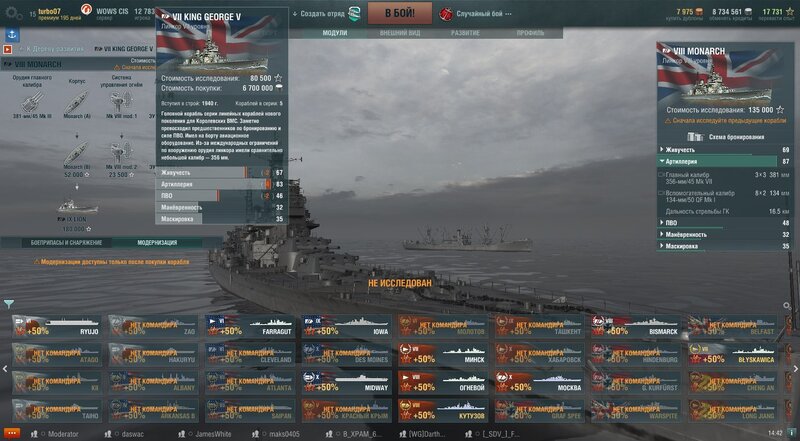Switch to the МОДЕРНИЗАЦИЯ tab
The height and width of the screenshot is (441, 800).
tap(157, 242)
